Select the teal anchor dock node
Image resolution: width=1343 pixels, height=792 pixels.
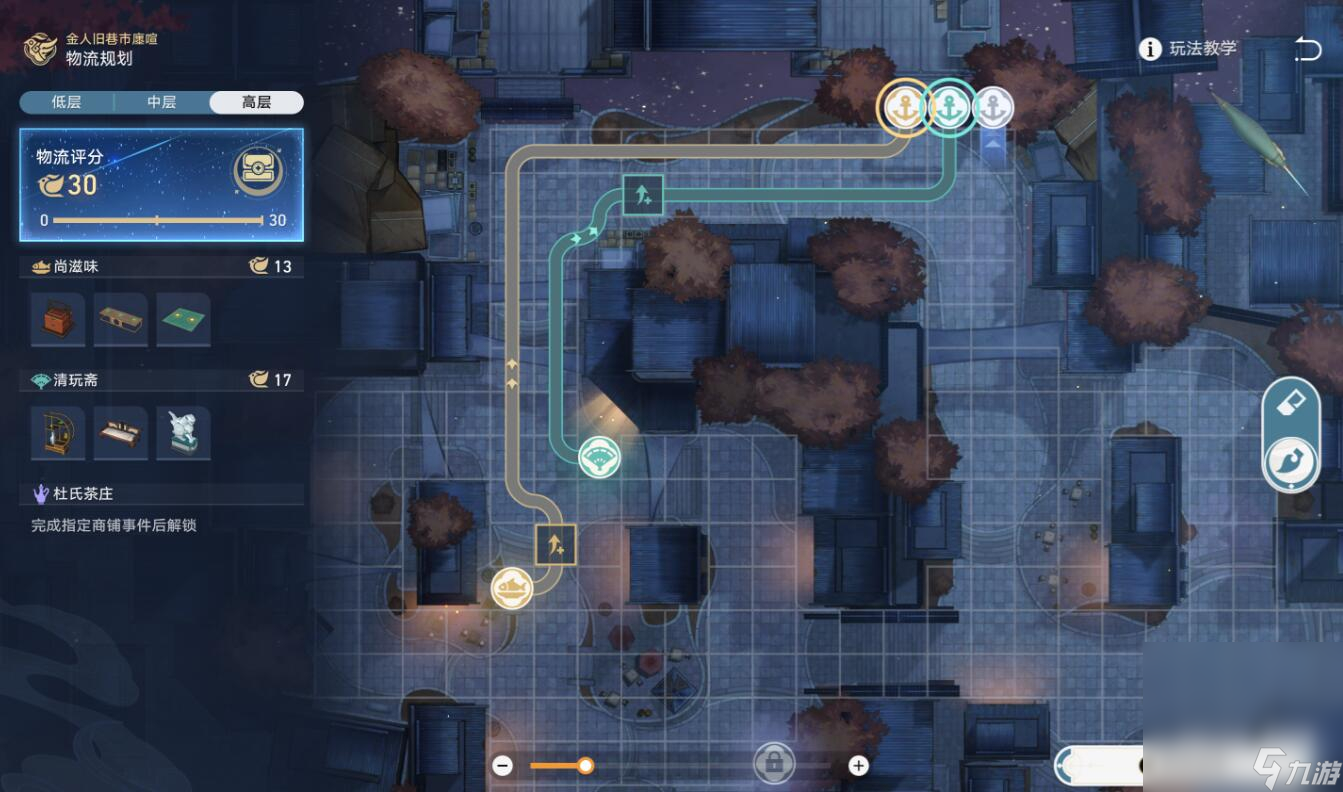949,107
